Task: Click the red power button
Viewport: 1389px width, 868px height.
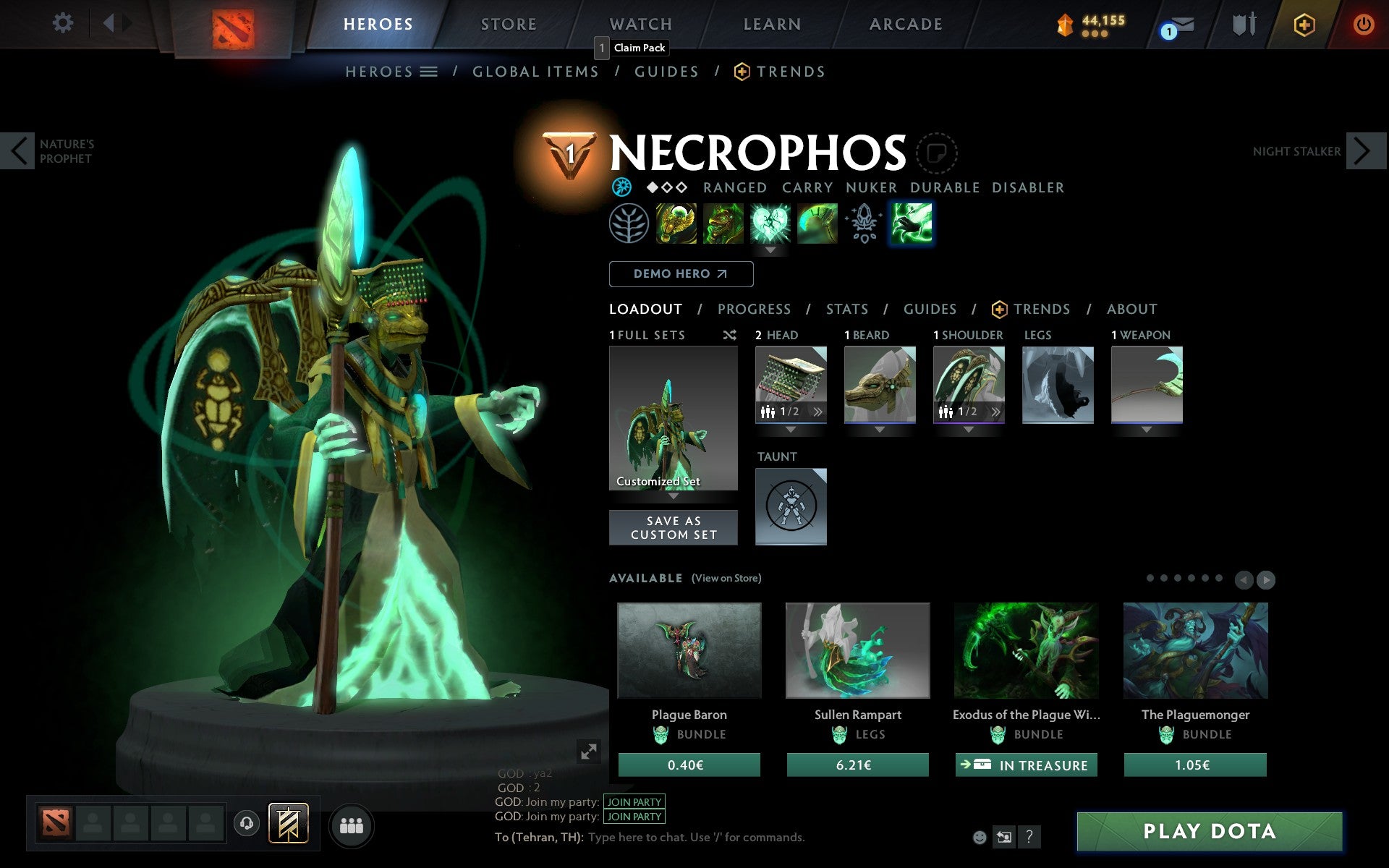Action: pyautogui.click(x=1363, y=24)
